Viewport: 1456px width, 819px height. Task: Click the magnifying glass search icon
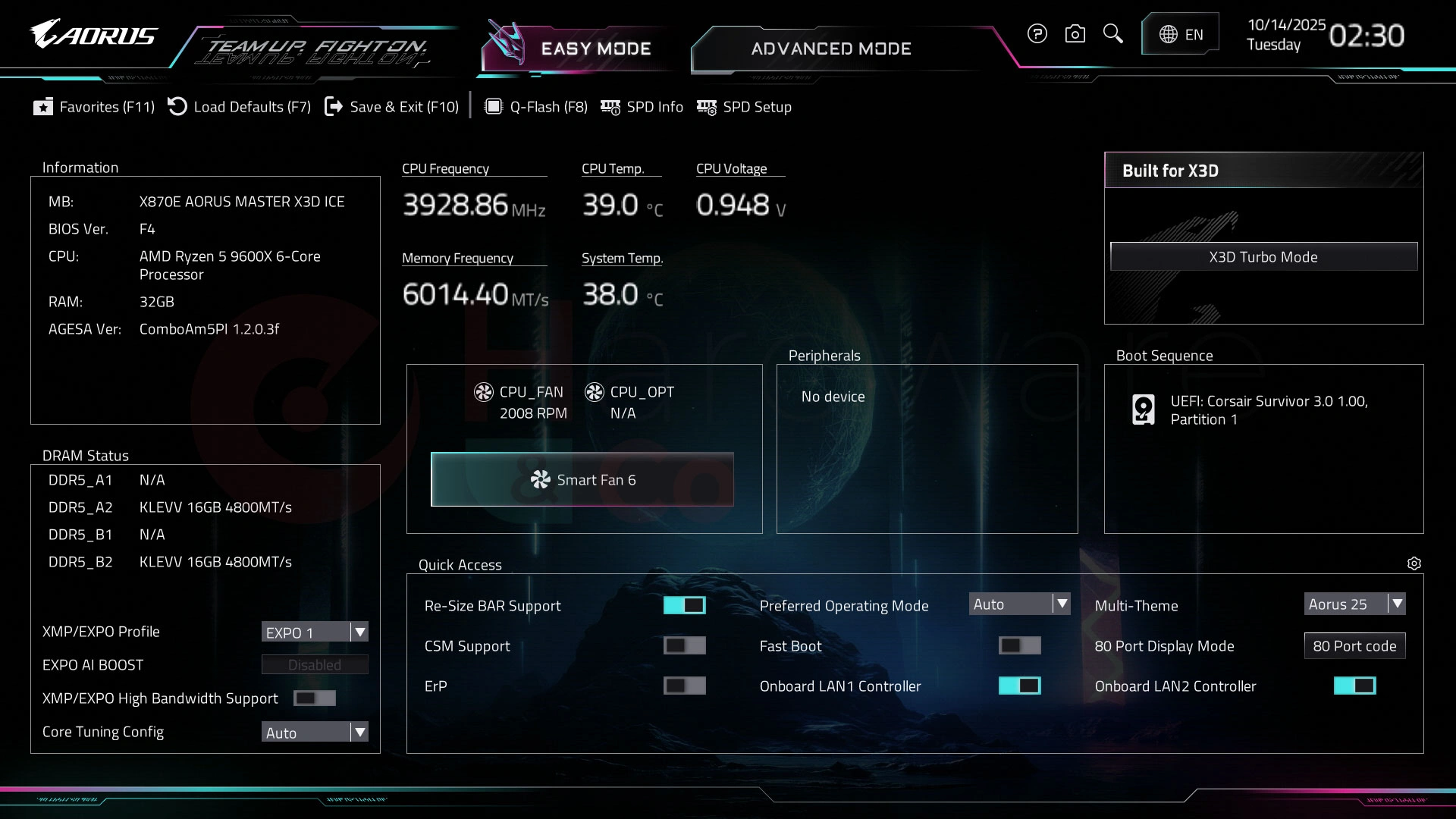click(1112, 33)
